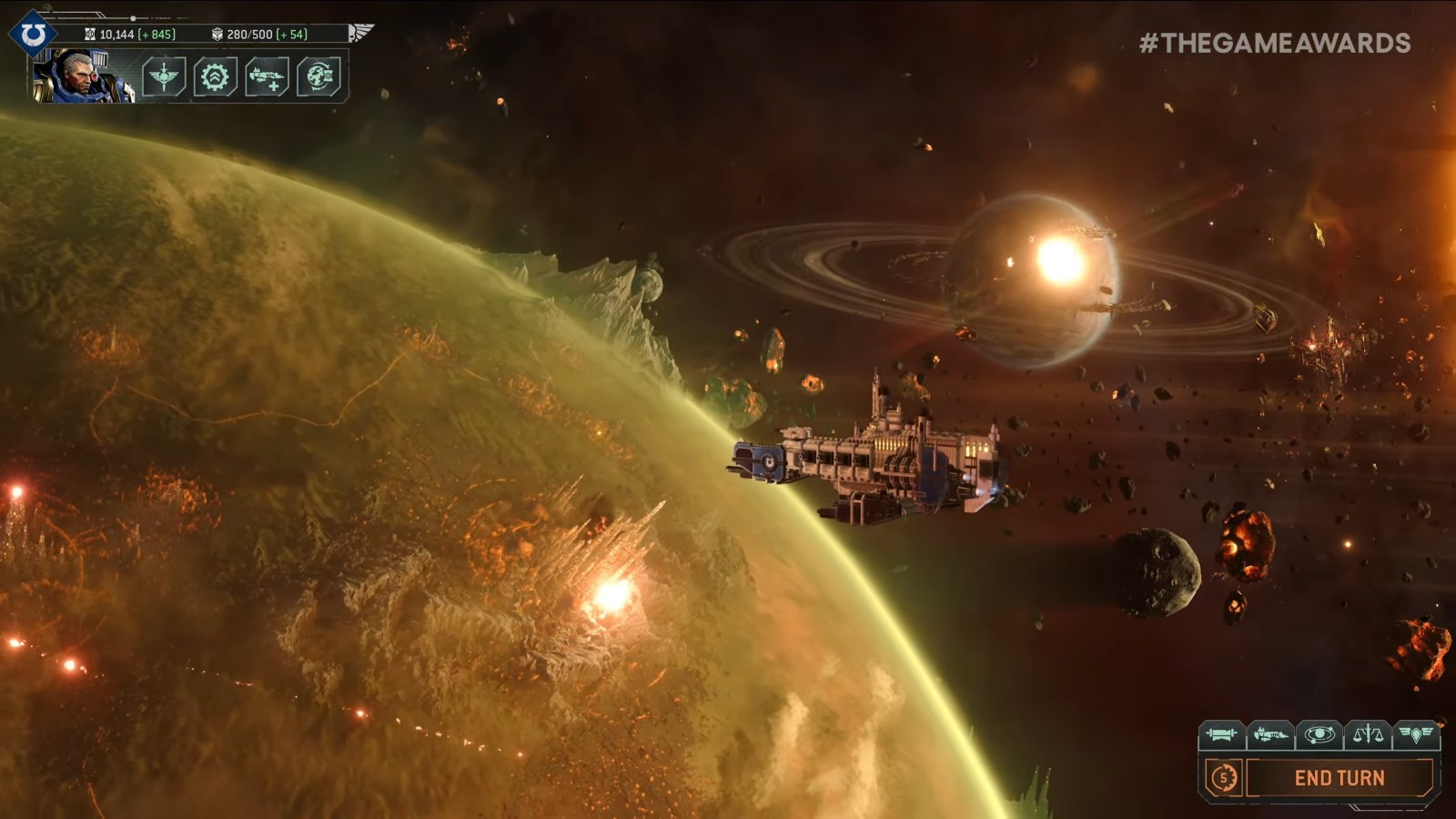Screen dimensions: 1456x819
Task: Show the planetary orbit system tab
Action: (x=1319, y=733)
